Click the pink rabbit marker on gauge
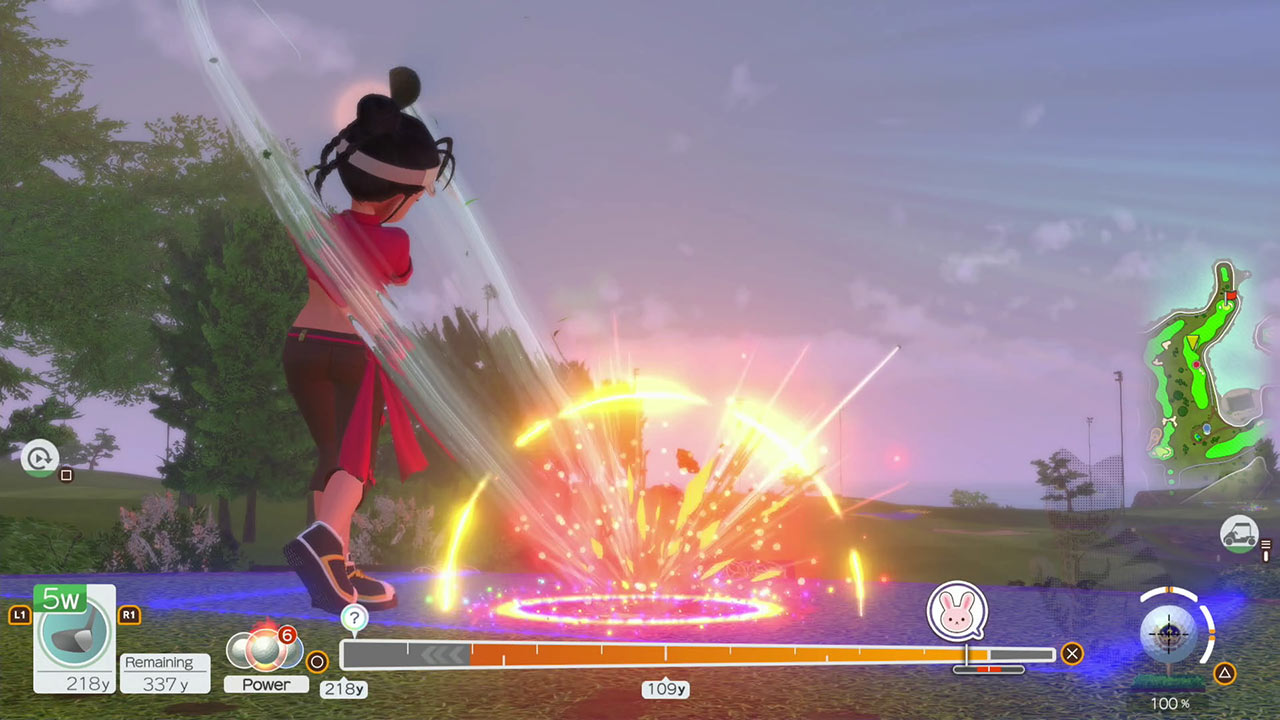 tap(957, 612)
